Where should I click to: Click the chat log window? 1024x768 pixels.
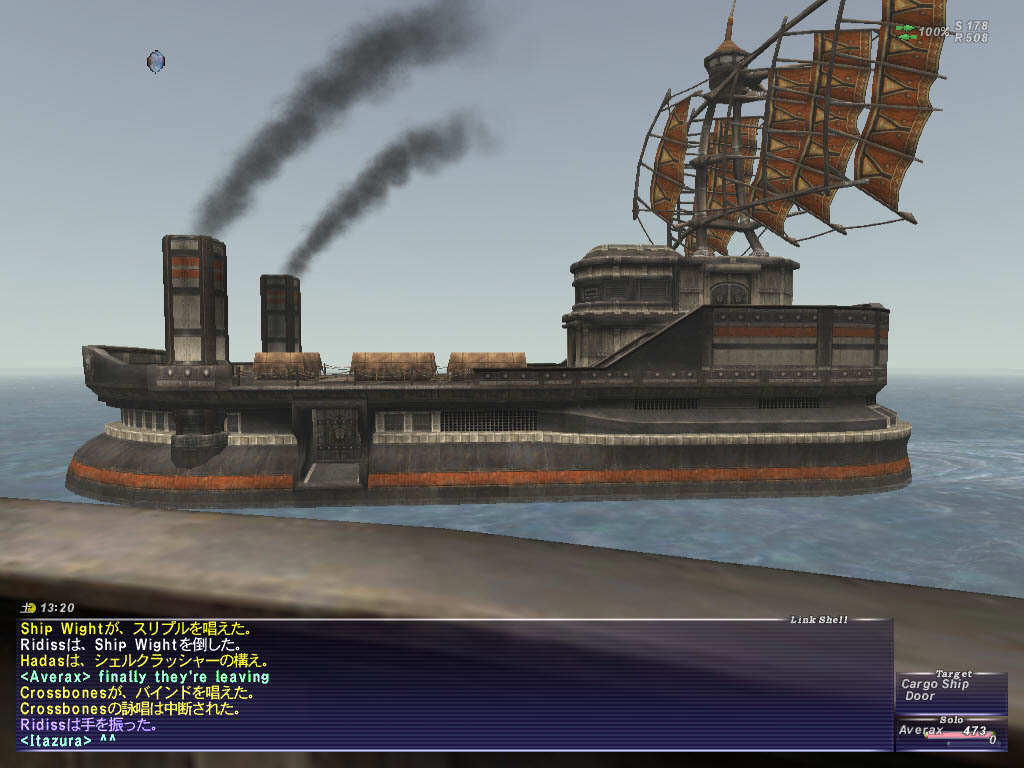tap(450, 684)
